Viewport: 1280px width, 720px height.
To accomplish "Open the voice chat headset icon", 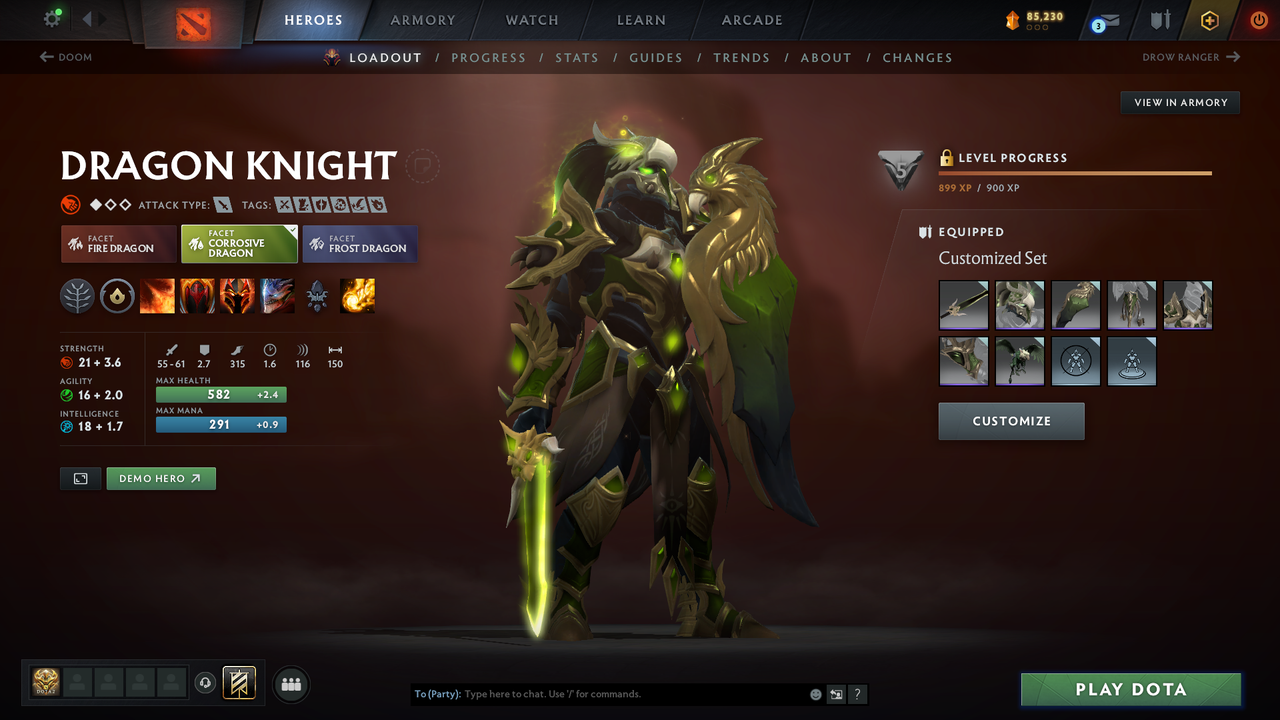I will (206, 683).
